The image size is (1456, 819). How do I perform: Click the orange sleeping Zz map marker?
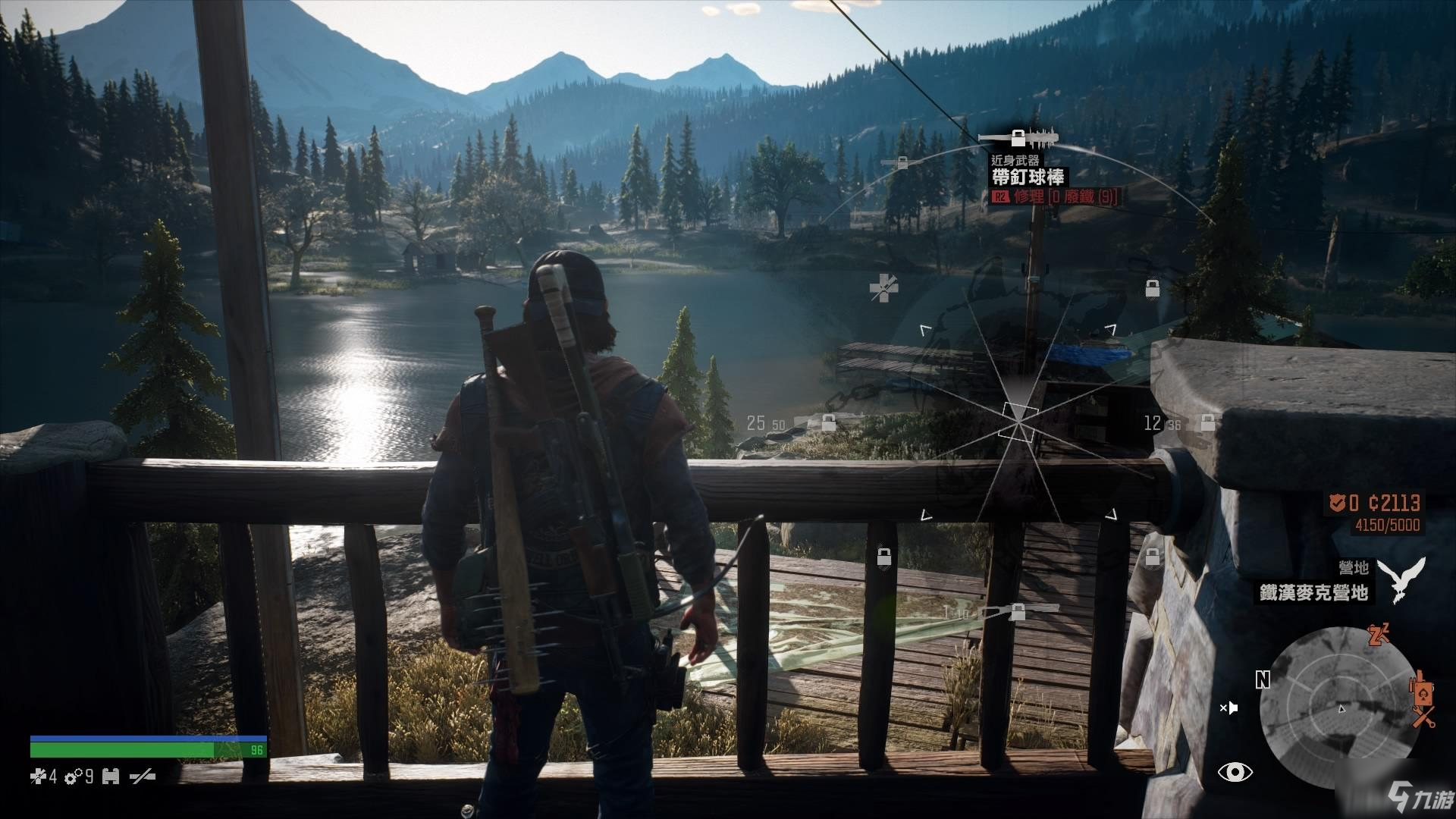pos(1378,636)
